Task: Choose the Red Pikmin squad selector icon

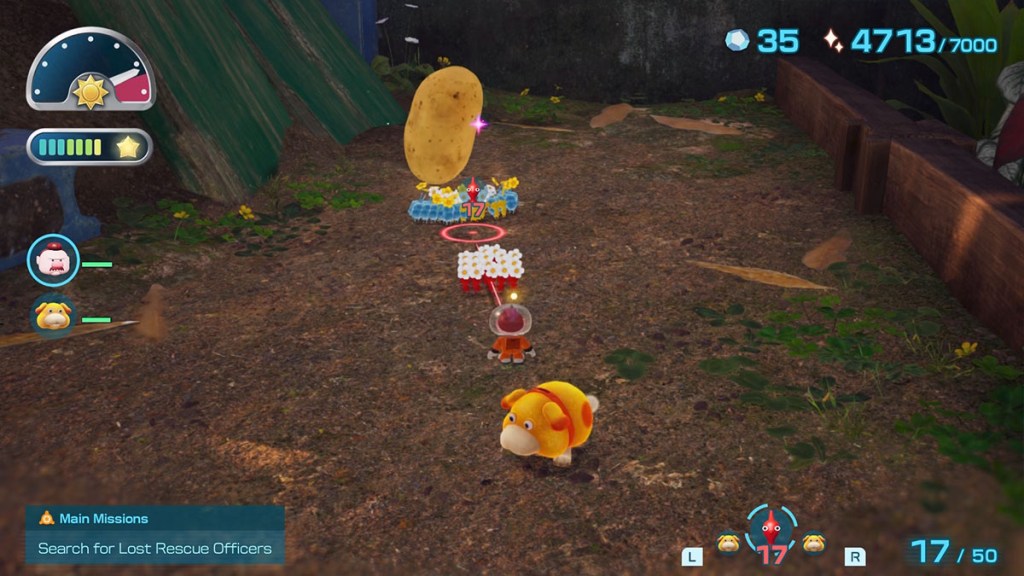Action: point(771,531)
